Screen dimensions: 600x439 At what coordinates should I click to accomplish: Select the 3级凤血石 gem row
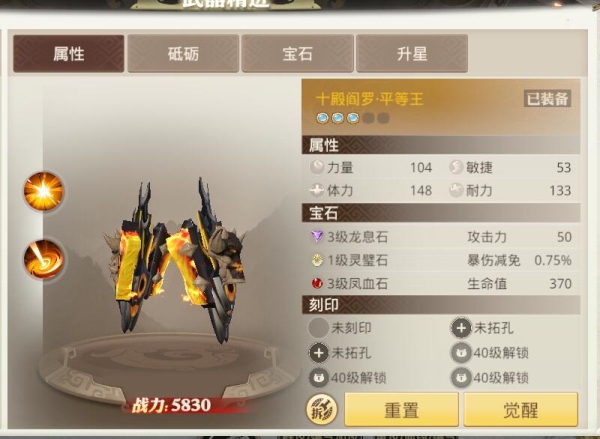tap(360, 283)
